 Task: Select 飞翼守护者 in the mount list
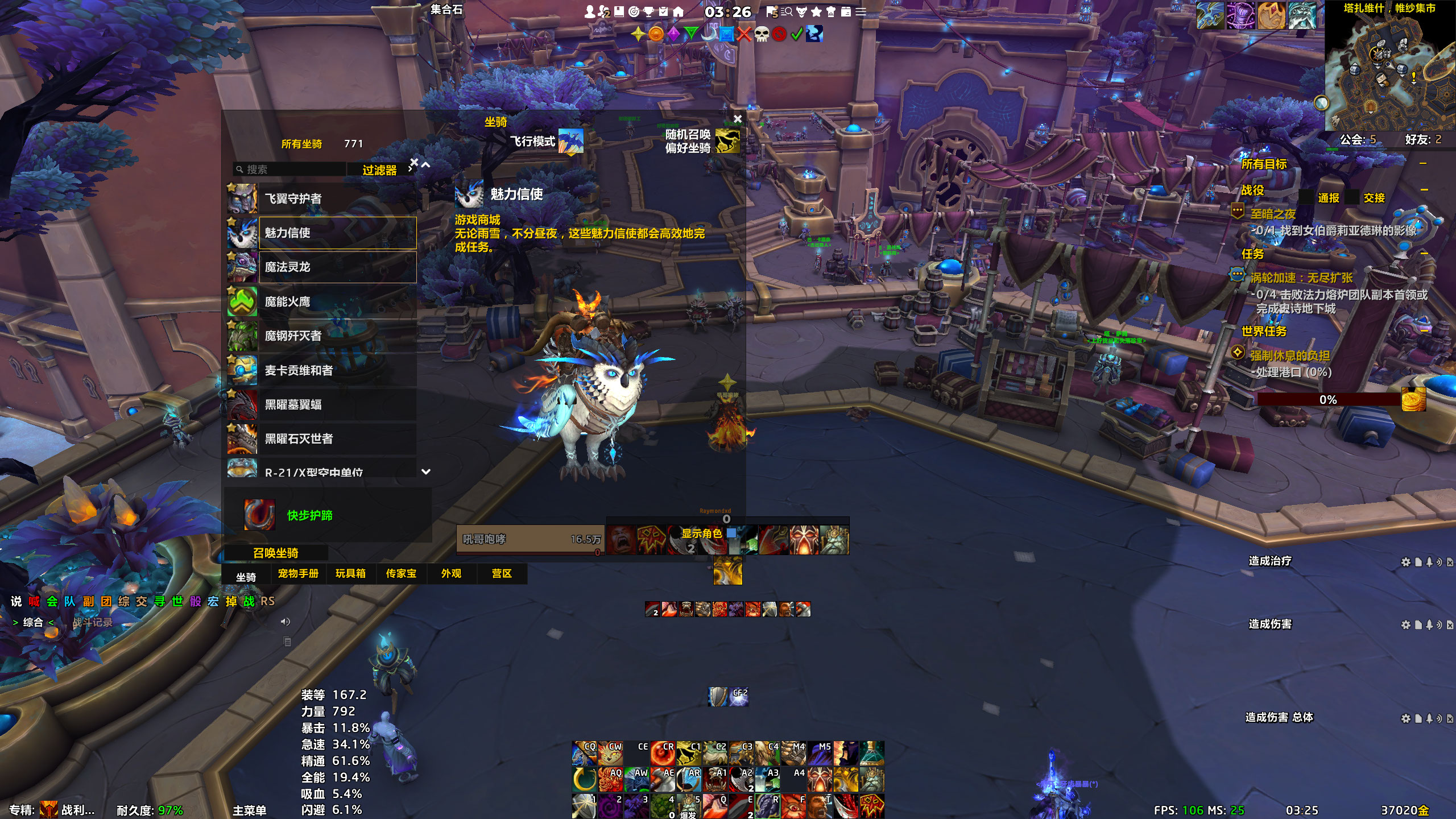(337, 198)
